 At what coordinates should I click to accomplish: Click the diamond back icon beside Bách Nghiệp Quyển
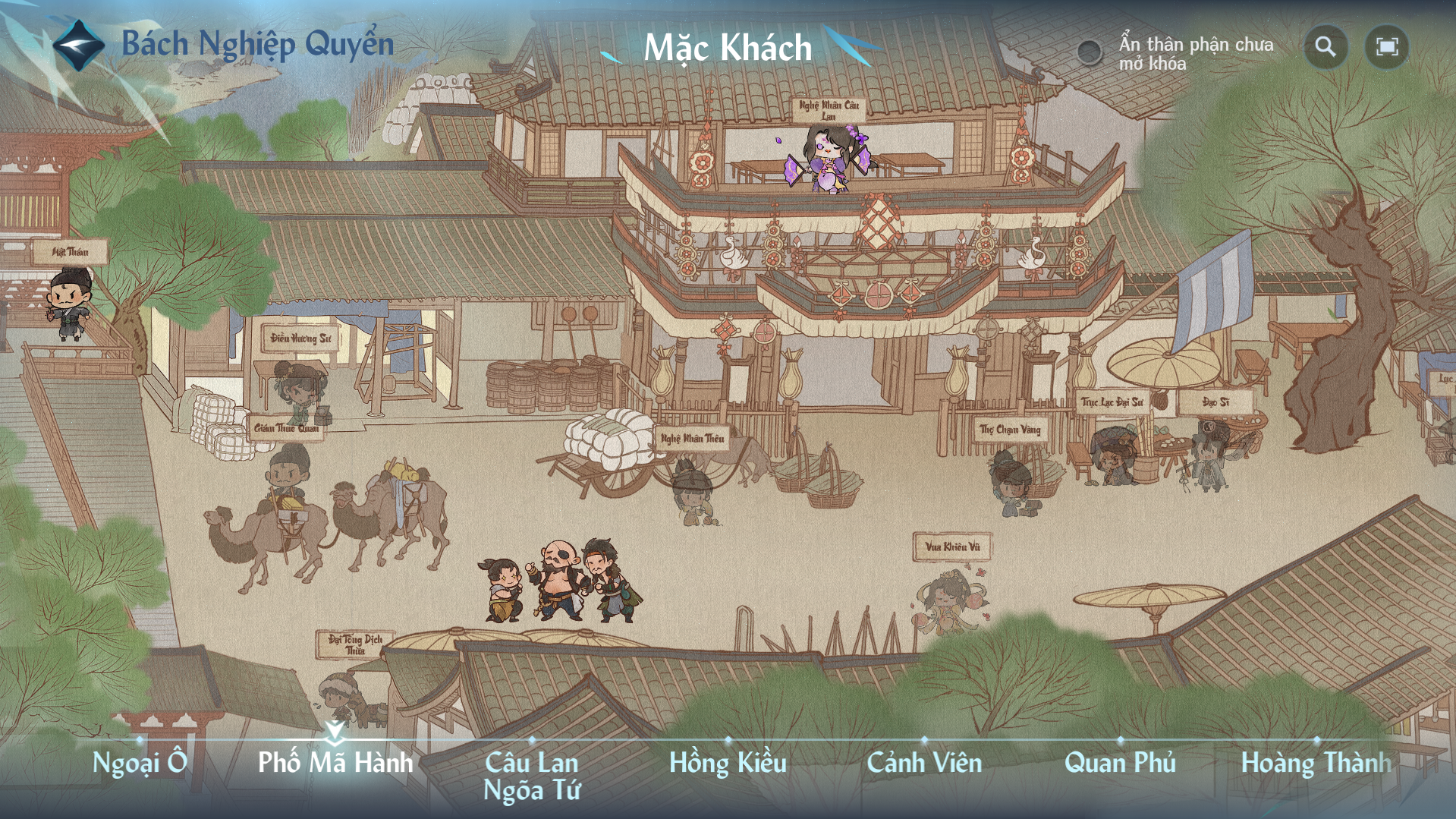[78, 46]
